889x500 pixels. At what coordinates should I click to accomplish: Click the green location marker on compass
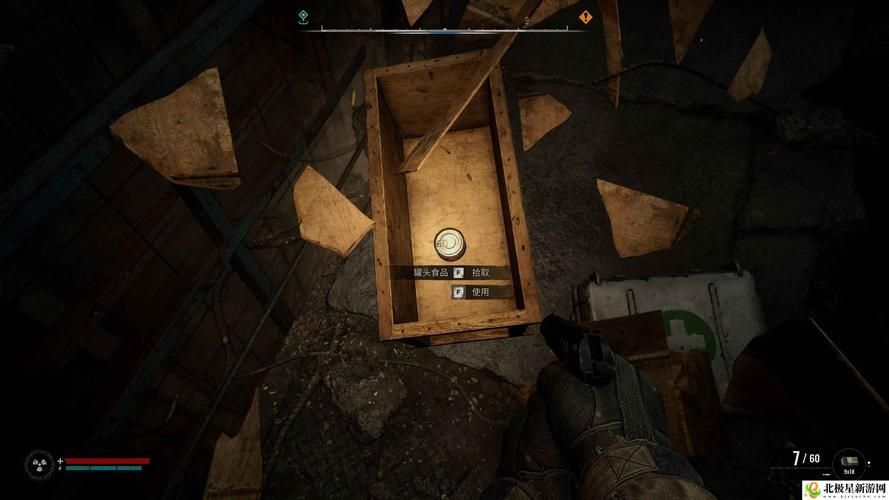[x=303, y=17]
